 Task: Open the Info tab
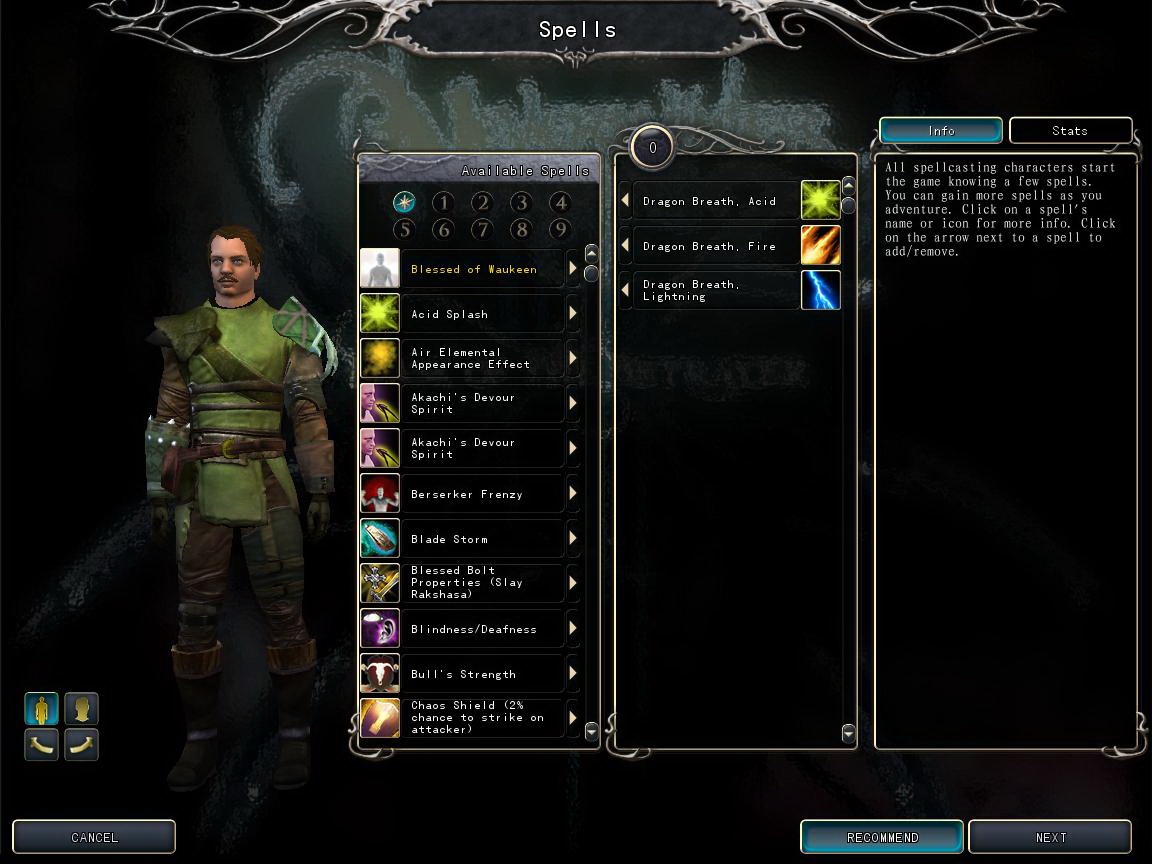click(x=941, y=131)
